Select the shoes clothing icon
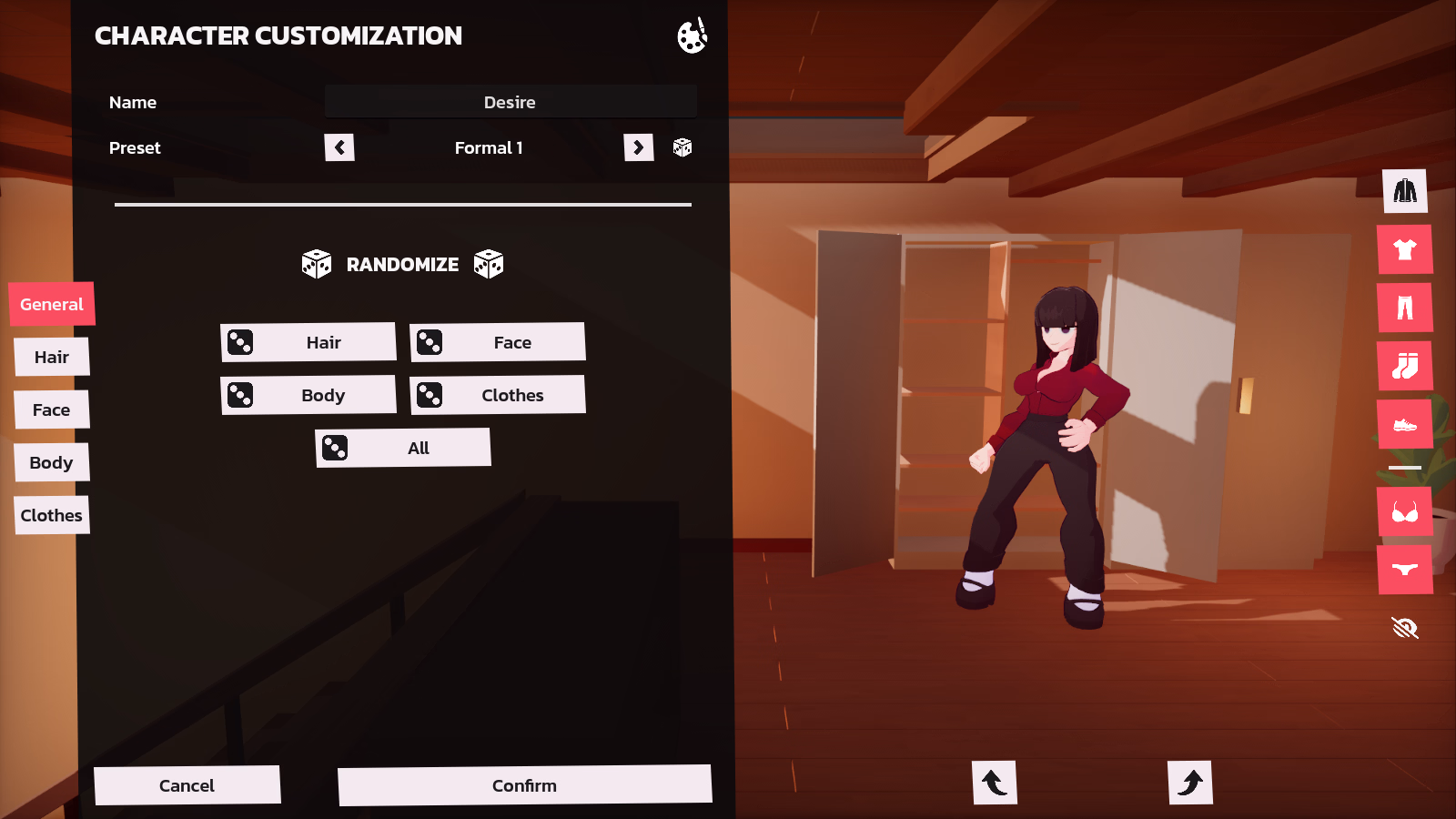 point(1405,424)
